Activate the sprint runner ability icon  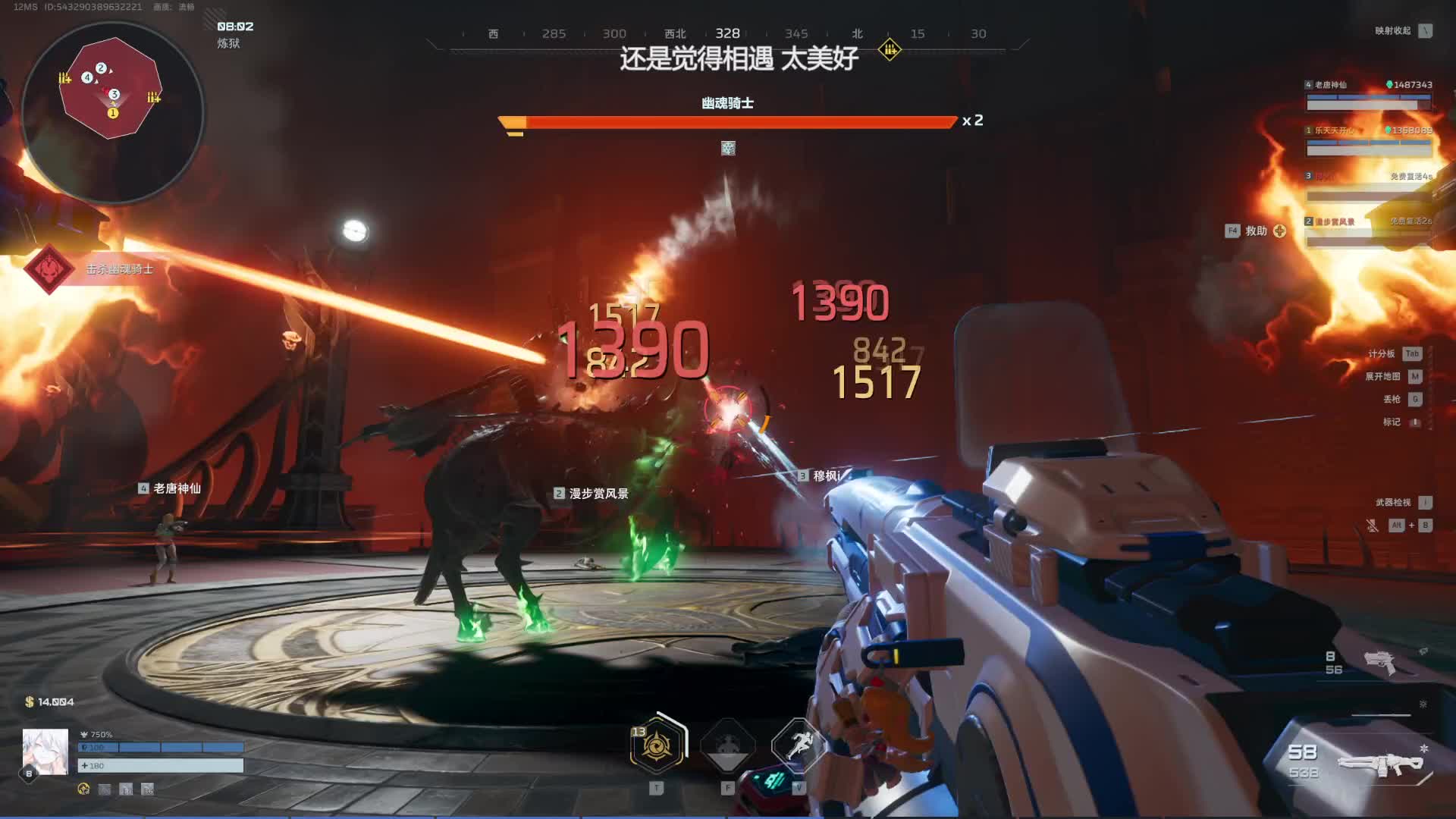click(x=798, y=745)
